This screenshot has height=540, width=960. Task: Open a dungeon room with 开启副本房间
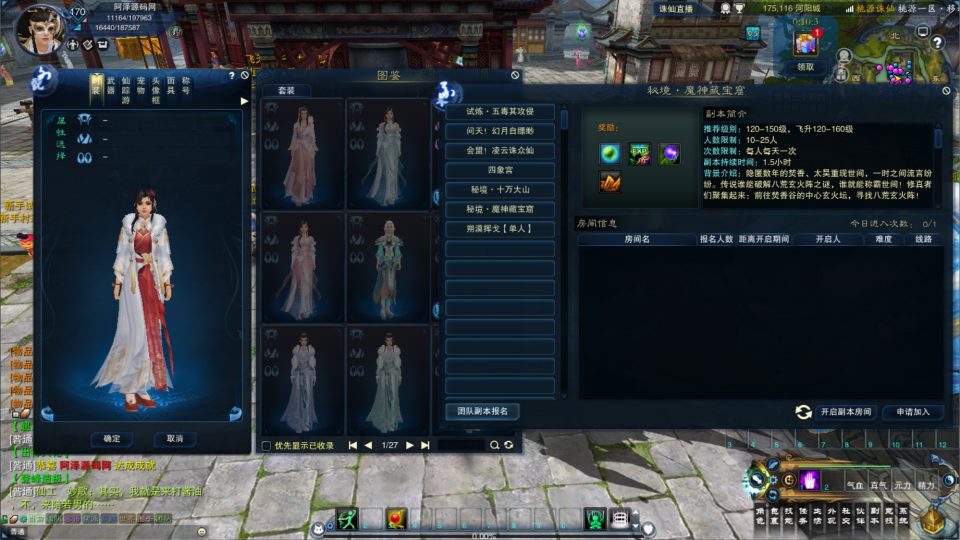click(845, 412)
